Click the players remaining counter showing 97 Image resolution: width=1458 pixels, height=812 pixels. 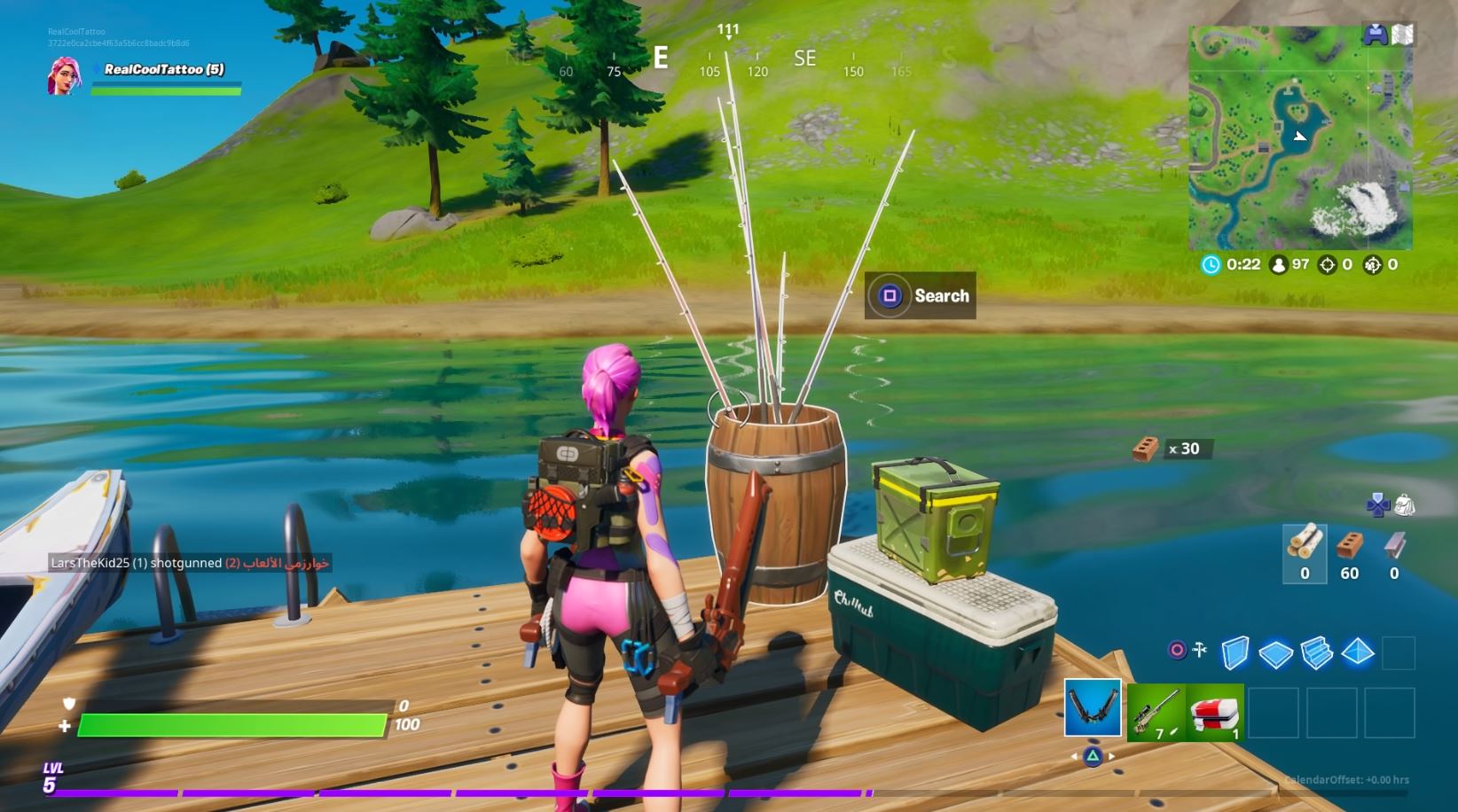point(1289,263)
